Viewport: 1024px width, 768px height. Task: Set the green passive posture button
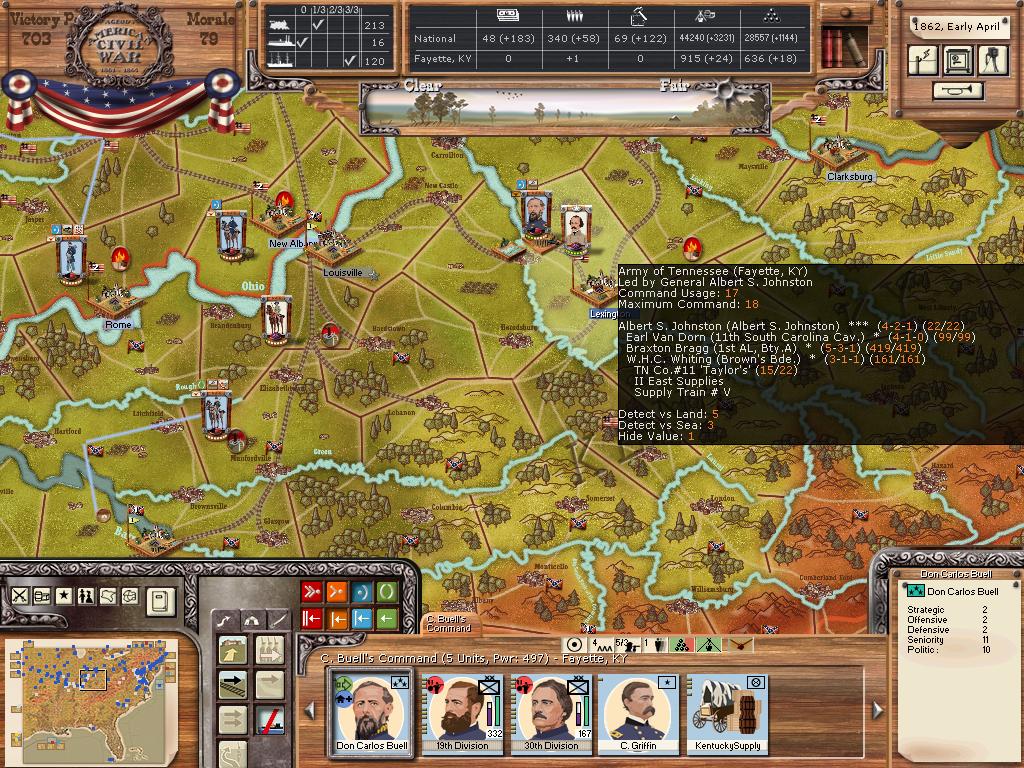[386, 592]
